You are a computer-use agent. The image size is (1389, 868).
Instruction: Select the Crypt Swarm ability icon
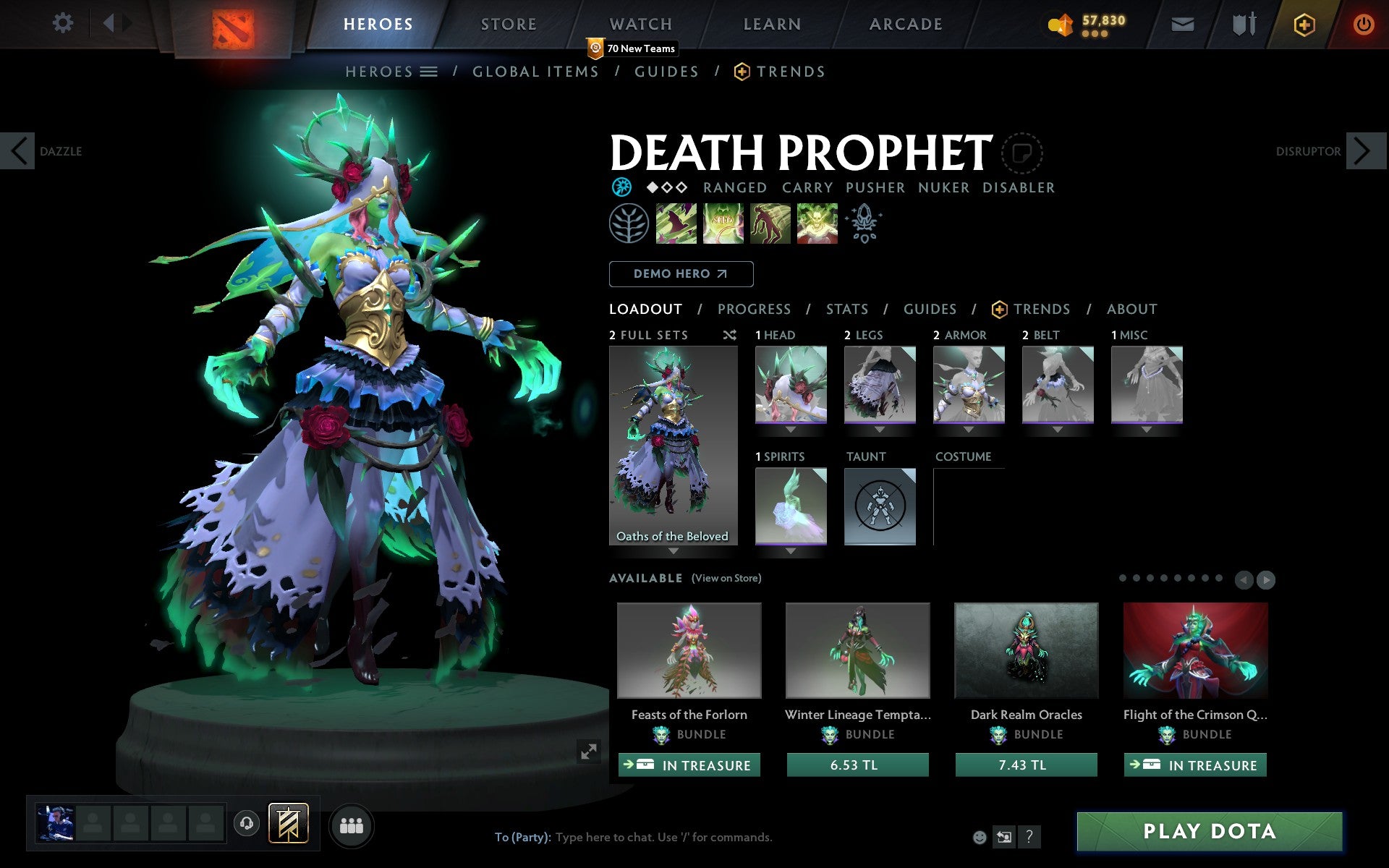pyautogui.click(x=676, y=224)
